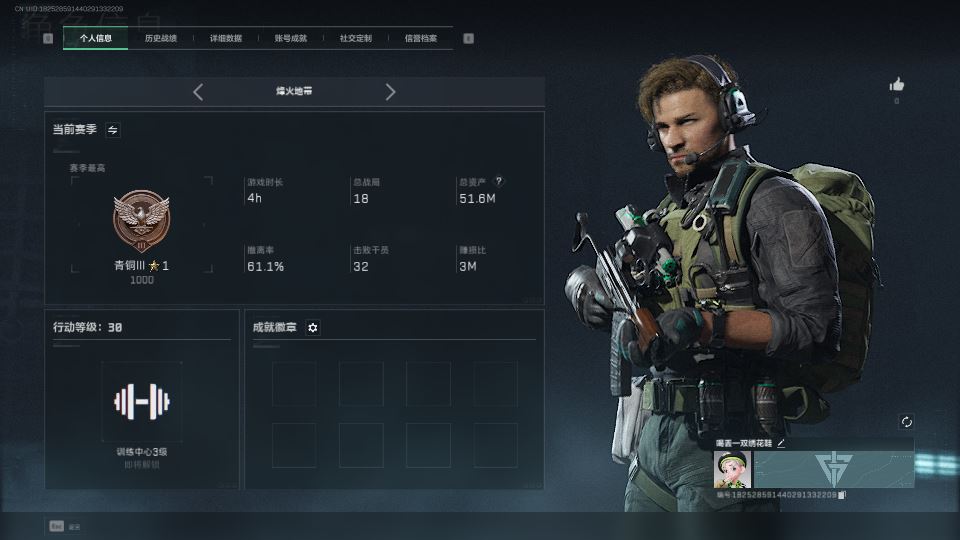
Task: Select the 青铜III rank badge
Action: click(x=141, y=220)
